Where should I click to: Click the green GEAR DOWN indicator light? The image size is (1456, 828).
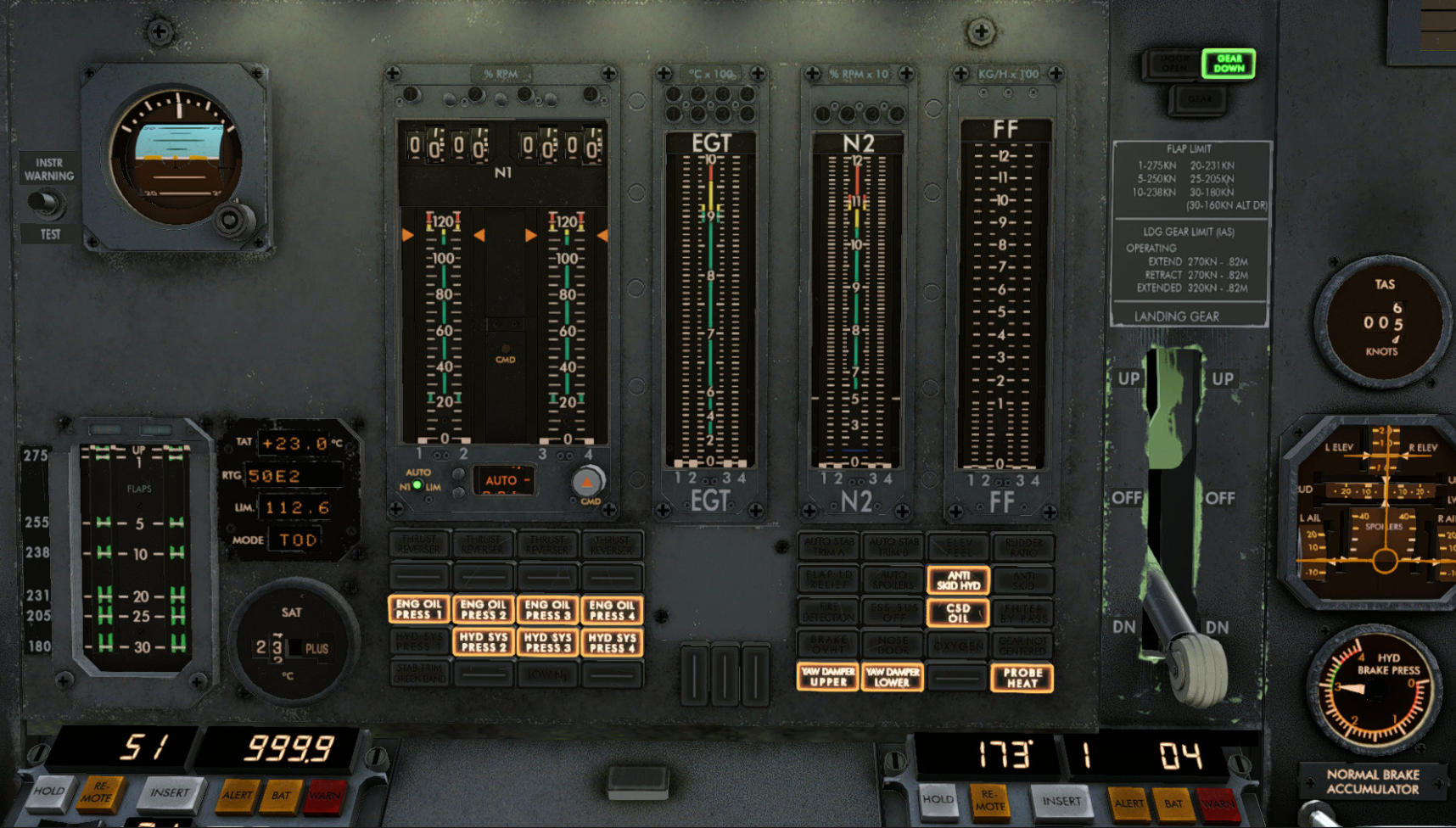click(1228, 64)
